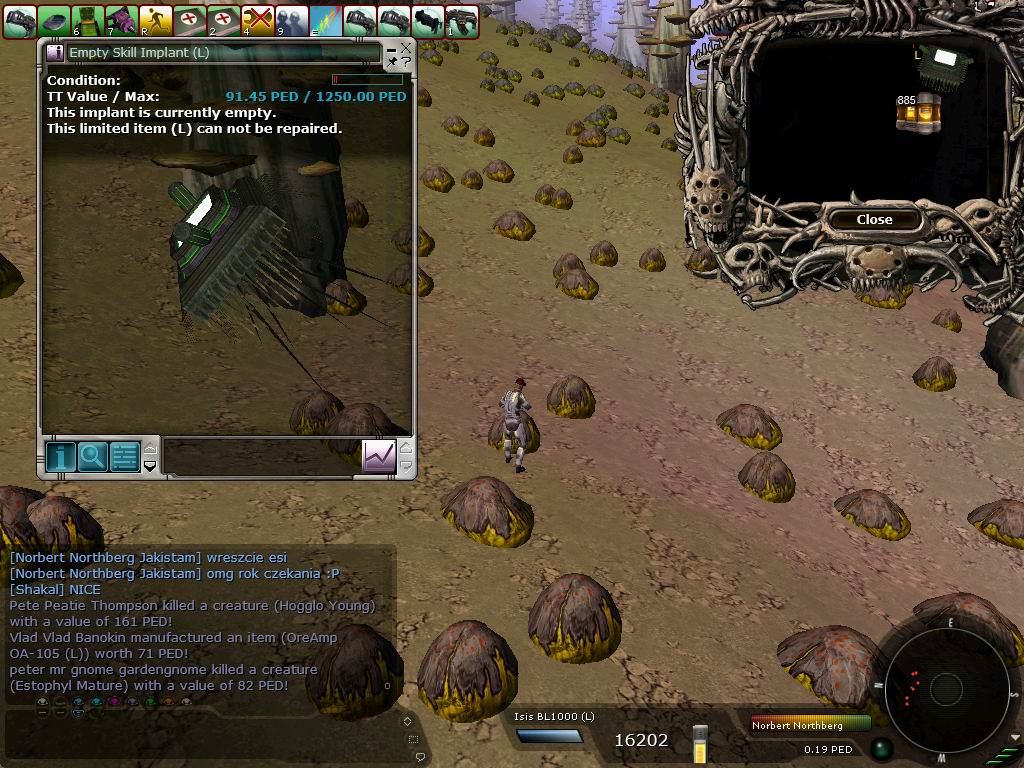Close the loot window with the Close button

[874, 219]
